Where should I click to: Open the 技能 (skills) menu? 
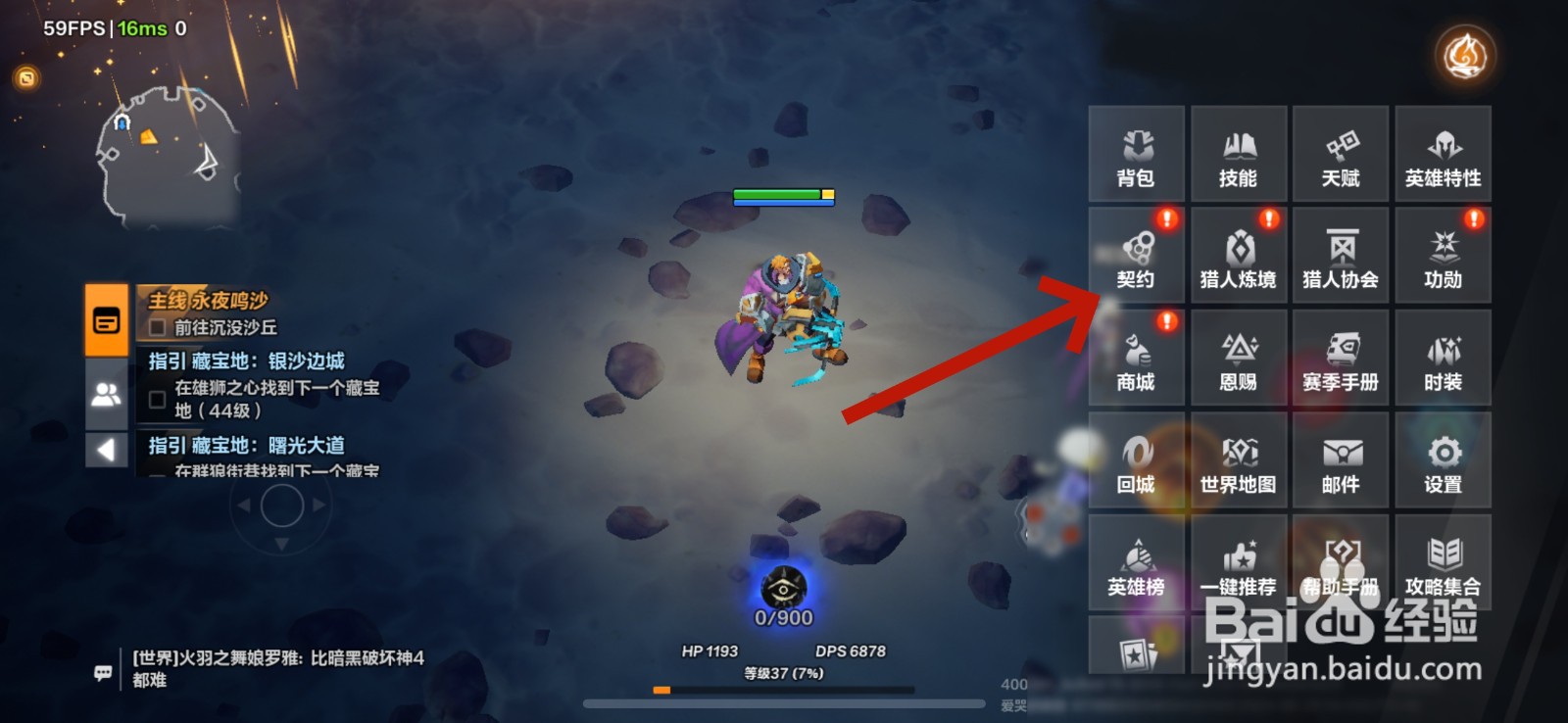[1238, 155]
